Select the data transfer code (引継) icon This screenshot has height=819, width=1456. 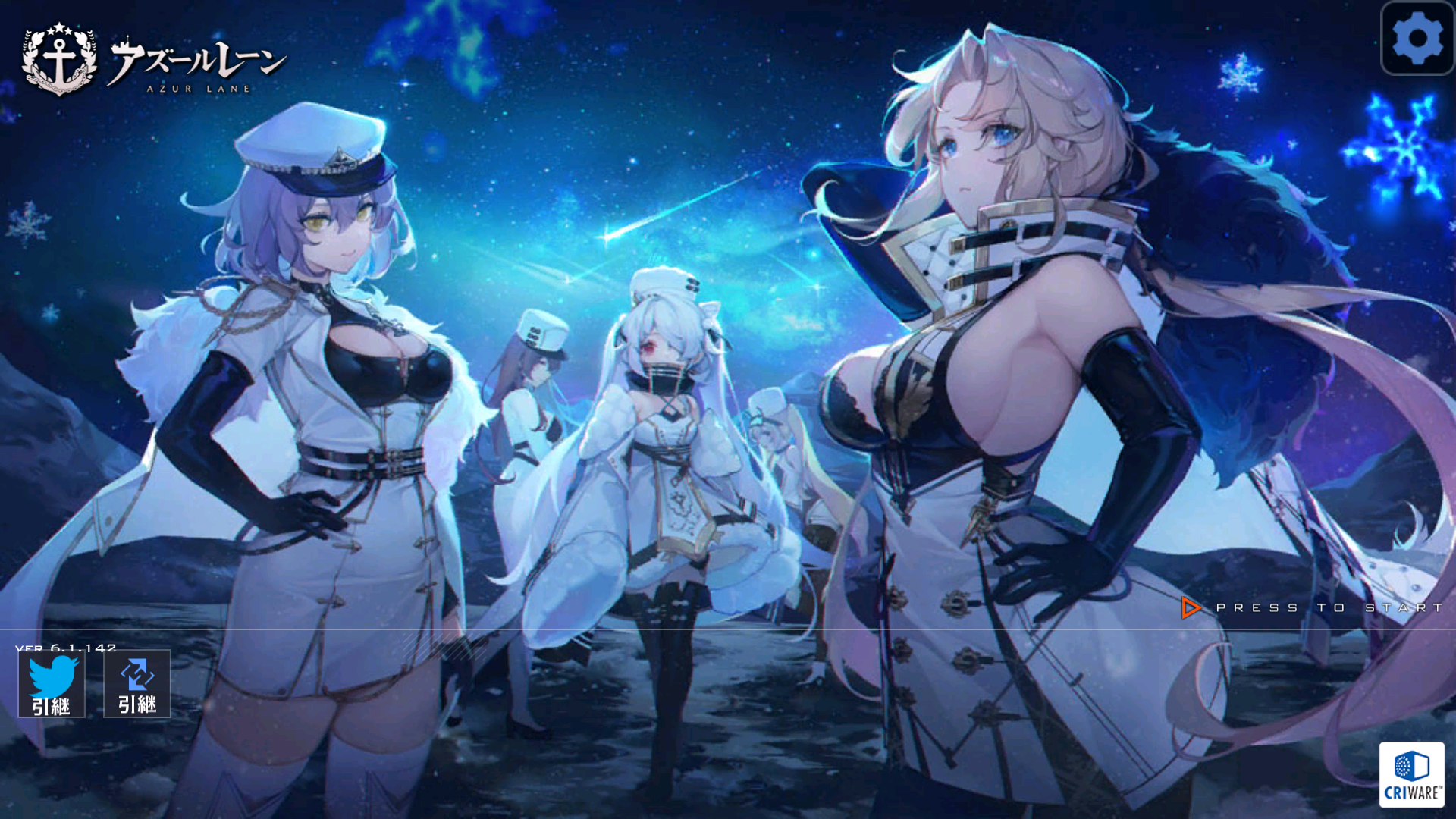point(136,682)
